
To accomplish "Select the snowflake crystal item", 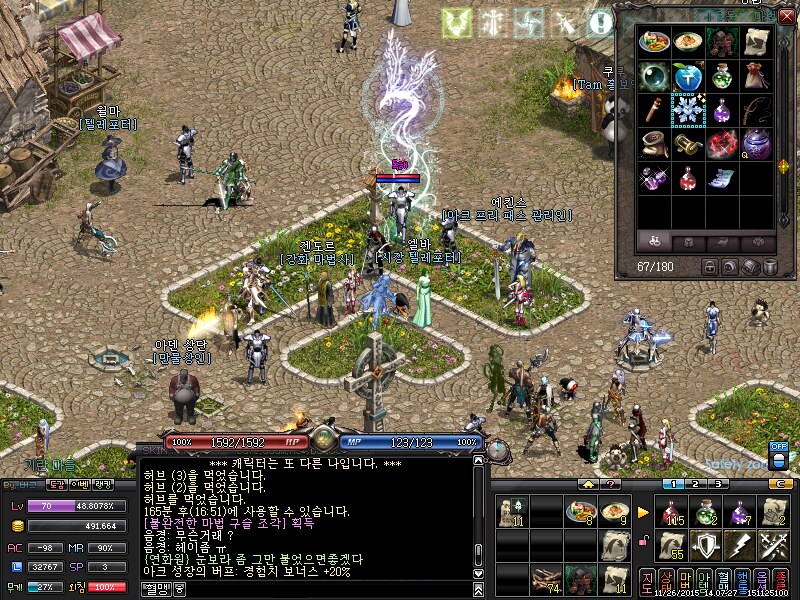I will pyautogui.click(x=689, y=110).
